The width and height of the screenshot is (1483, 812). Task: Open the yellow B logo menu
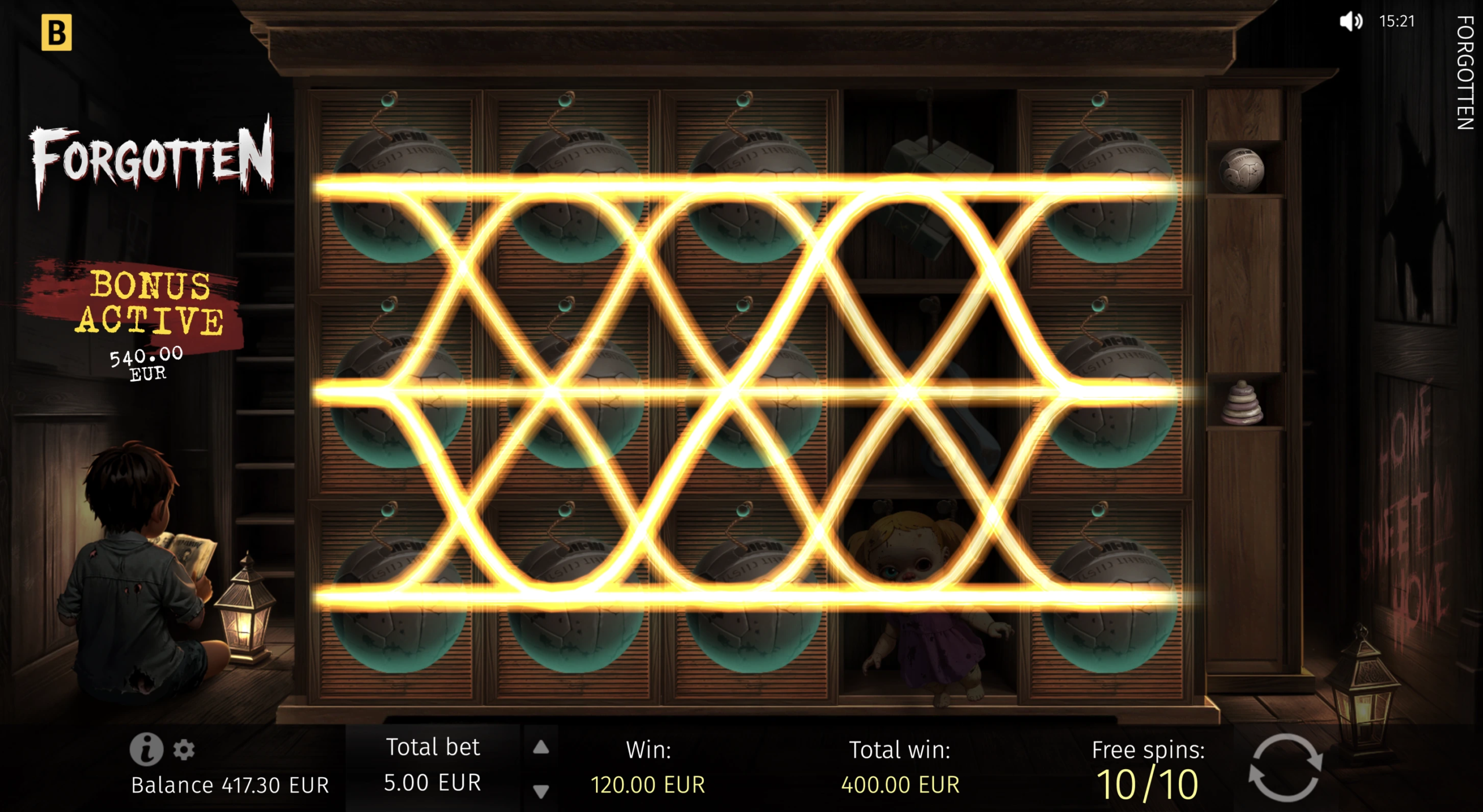(56, 32)
